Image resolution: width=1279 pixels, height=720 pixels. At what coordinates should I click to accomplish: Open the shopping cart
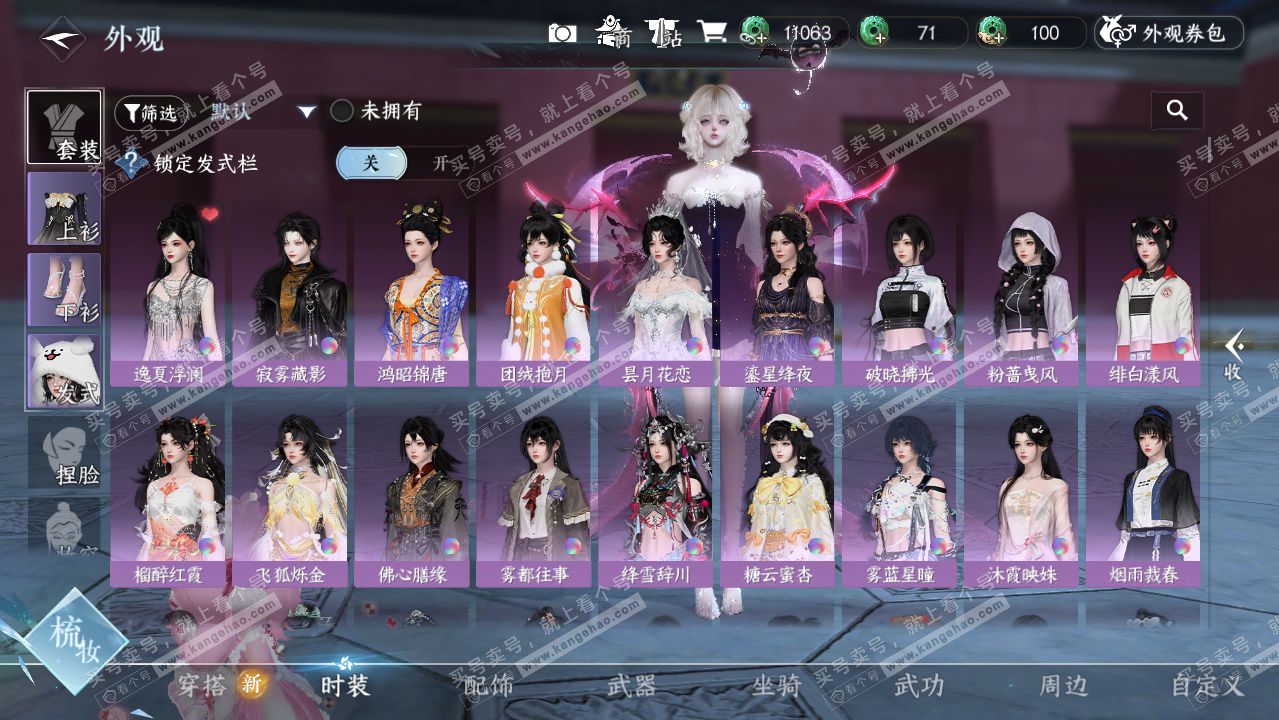click(x=712, y=32)
